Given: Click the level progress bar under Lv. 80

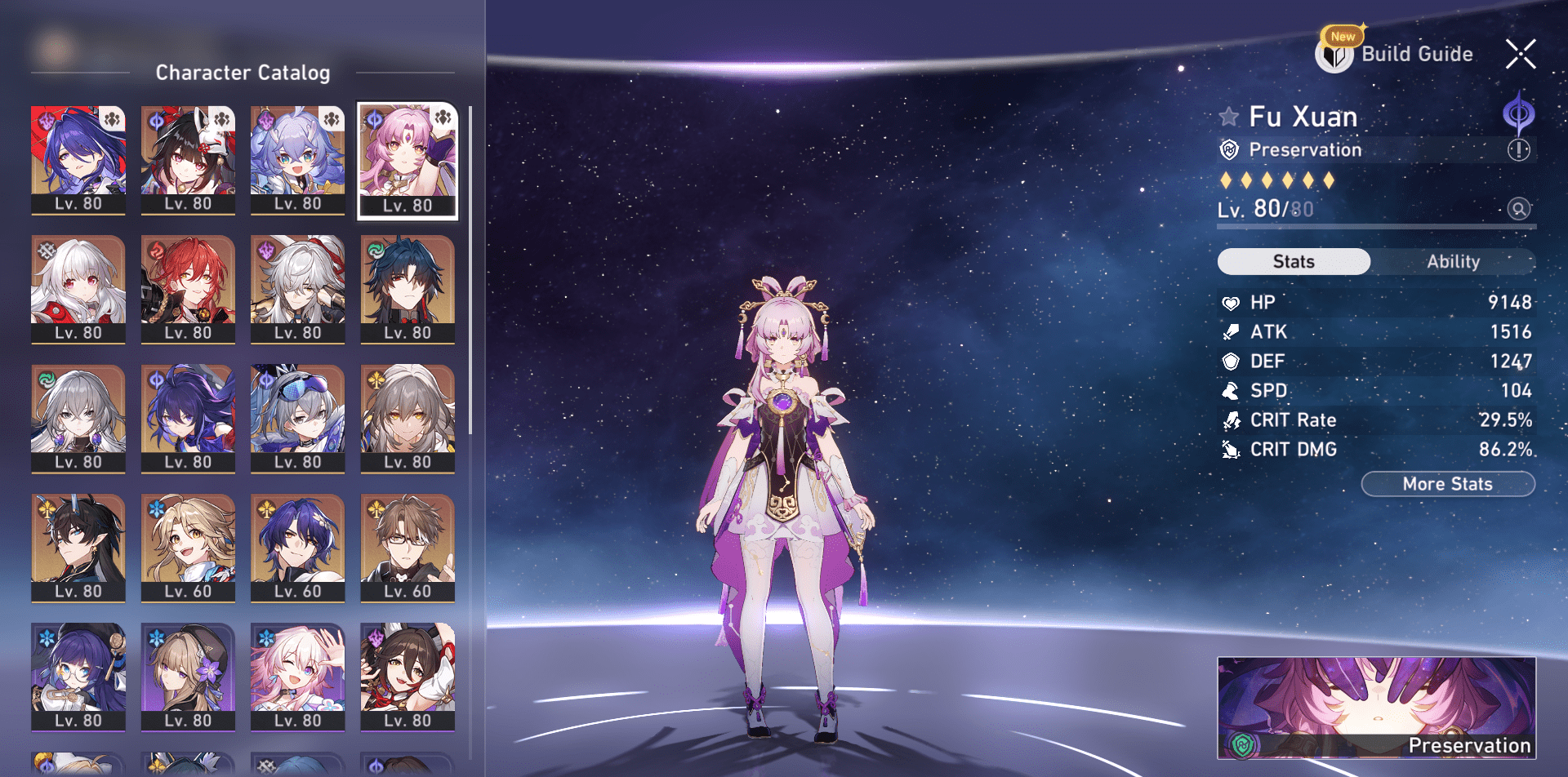Looking at the screenshot, I should pos(1376,227).
